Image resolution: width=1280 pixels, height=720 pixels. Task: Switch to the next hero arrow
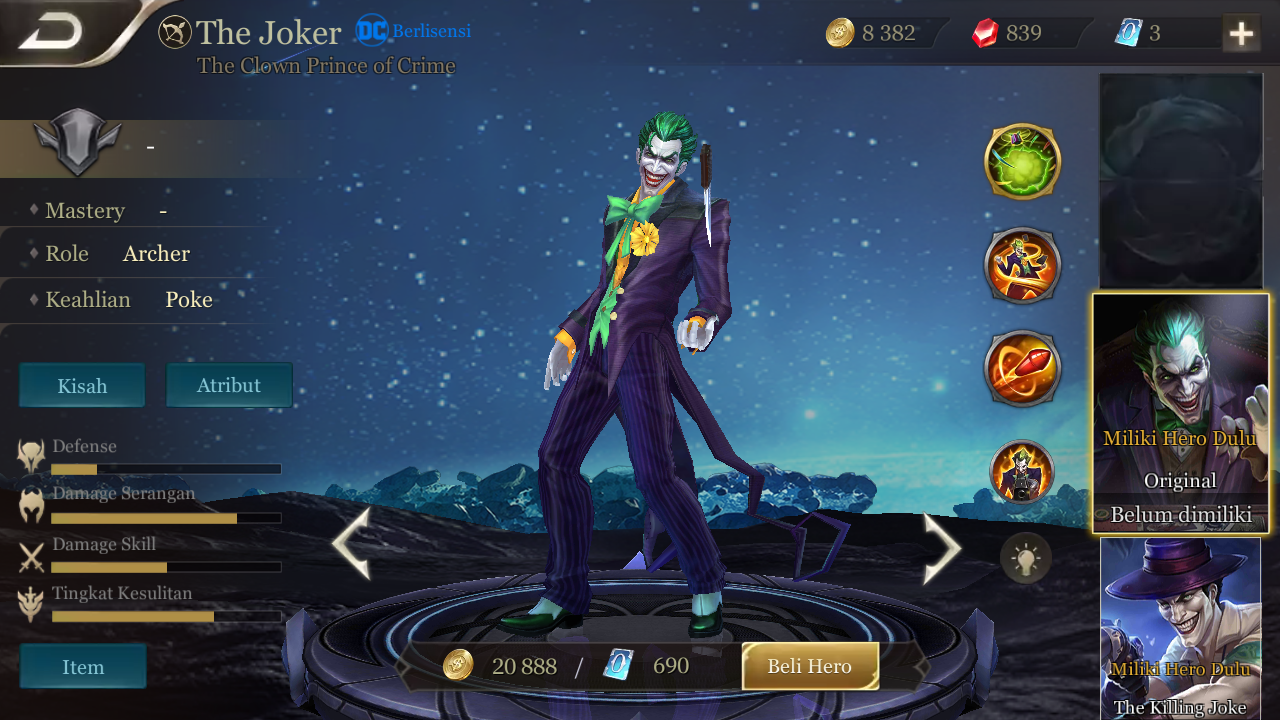941,547
